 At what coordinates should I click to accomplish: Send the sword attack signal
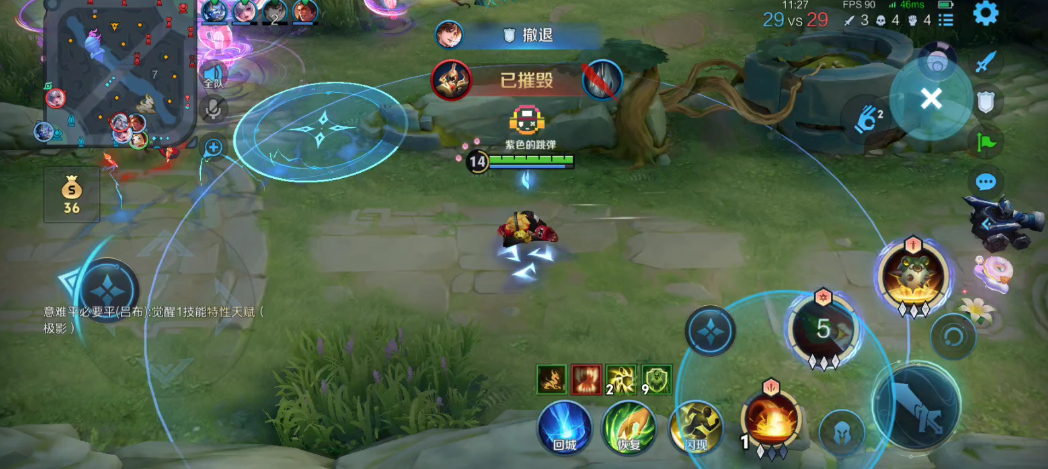(x=987, y=62)
